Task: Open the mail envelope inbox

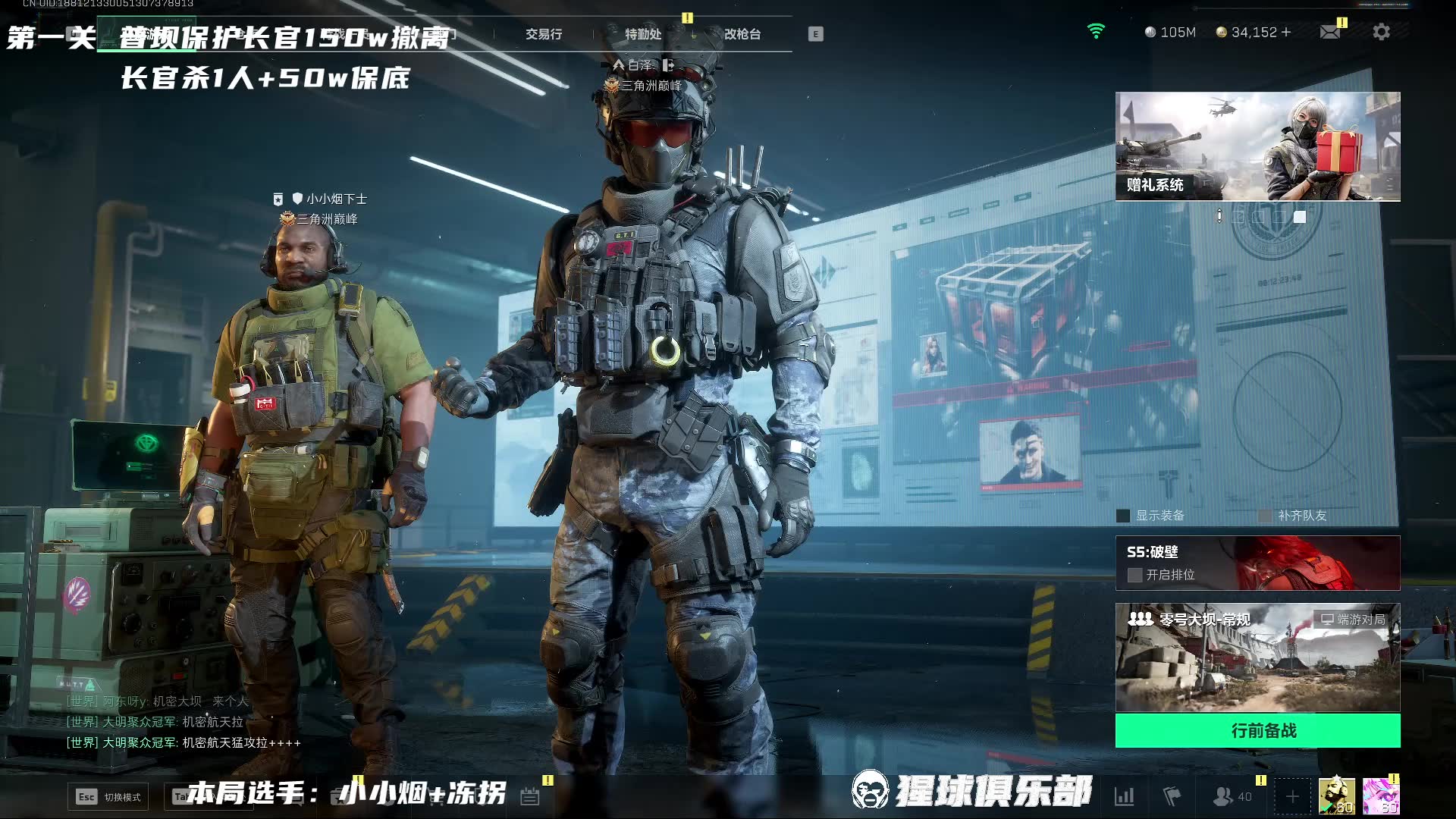Action: tap(1329, 32)
